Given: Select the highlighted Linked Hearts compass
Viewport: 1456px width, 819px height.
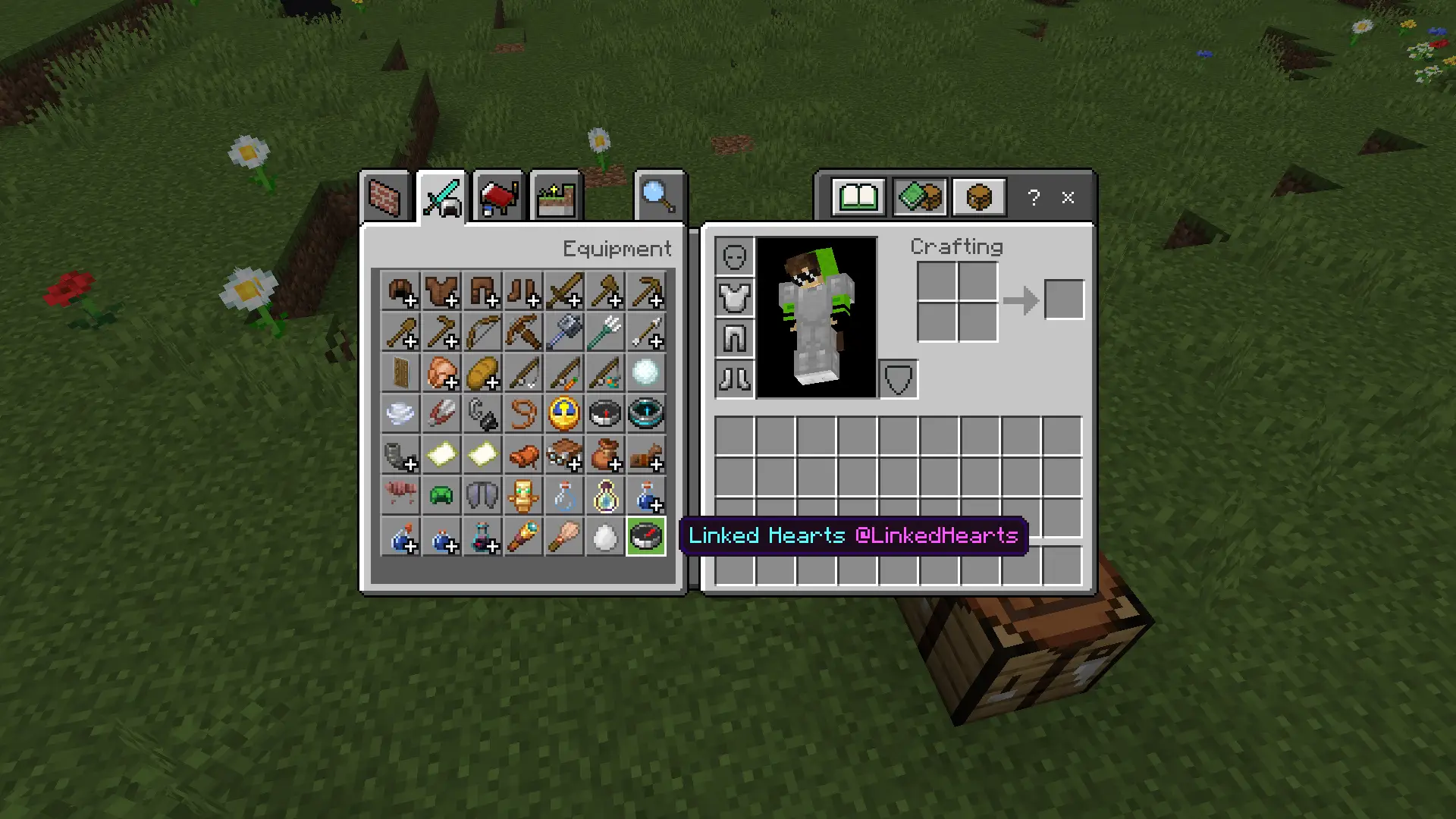Looking at the screenshot, I should [x=646, y=537].
